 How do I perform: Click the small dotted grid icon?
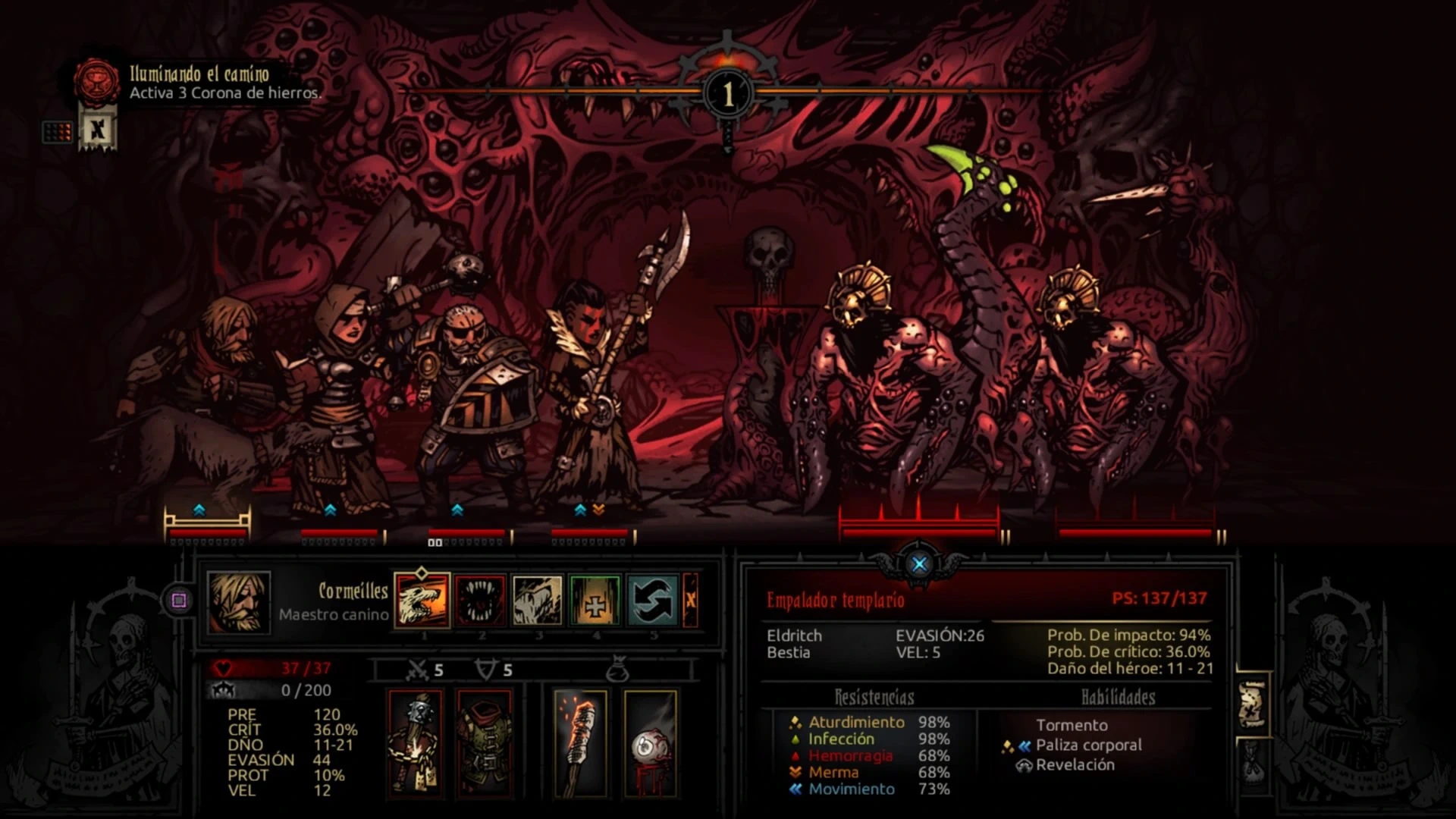(58, 132)
